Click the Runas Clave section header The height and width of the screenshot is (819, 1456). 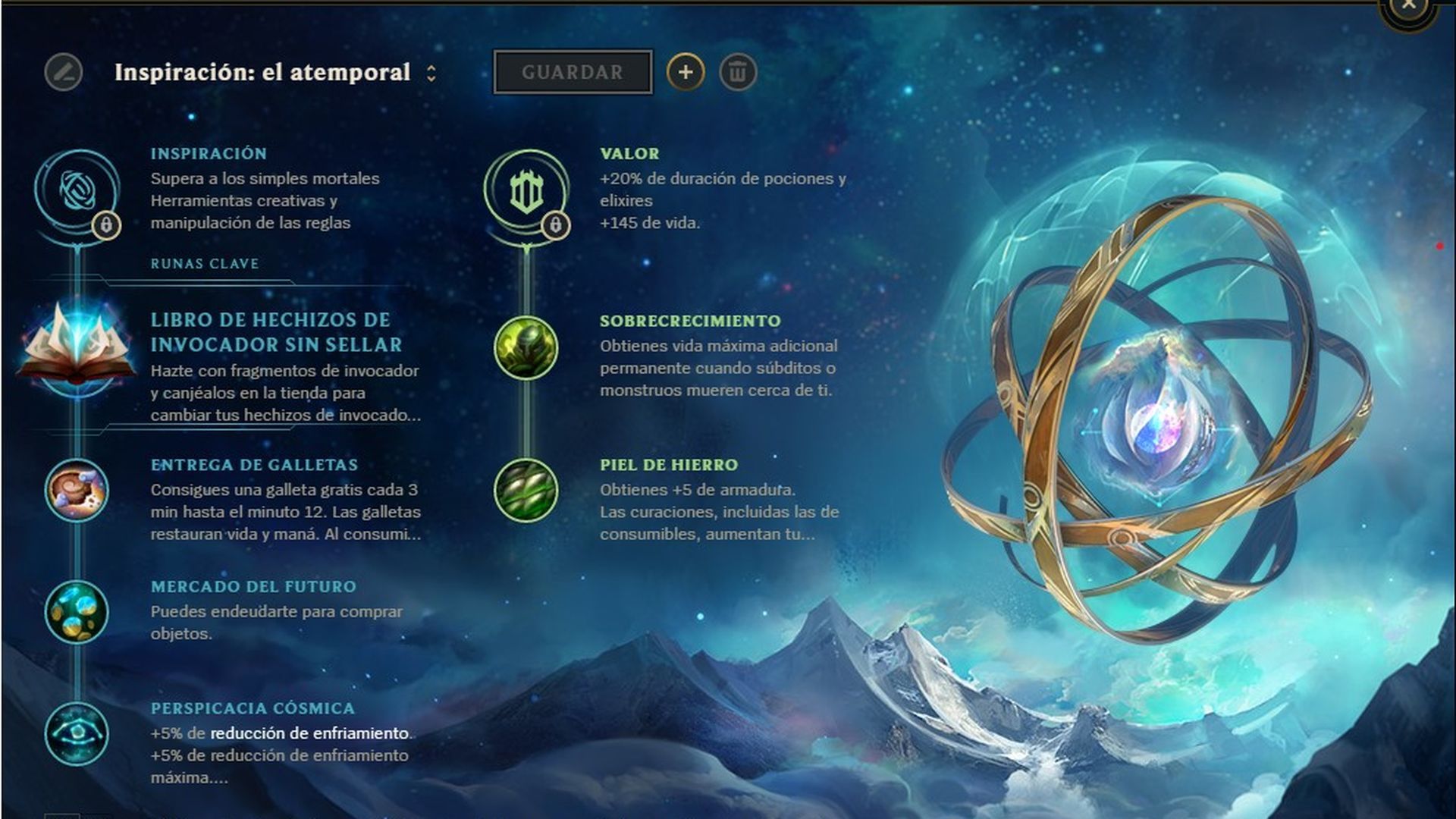[204, 265]
